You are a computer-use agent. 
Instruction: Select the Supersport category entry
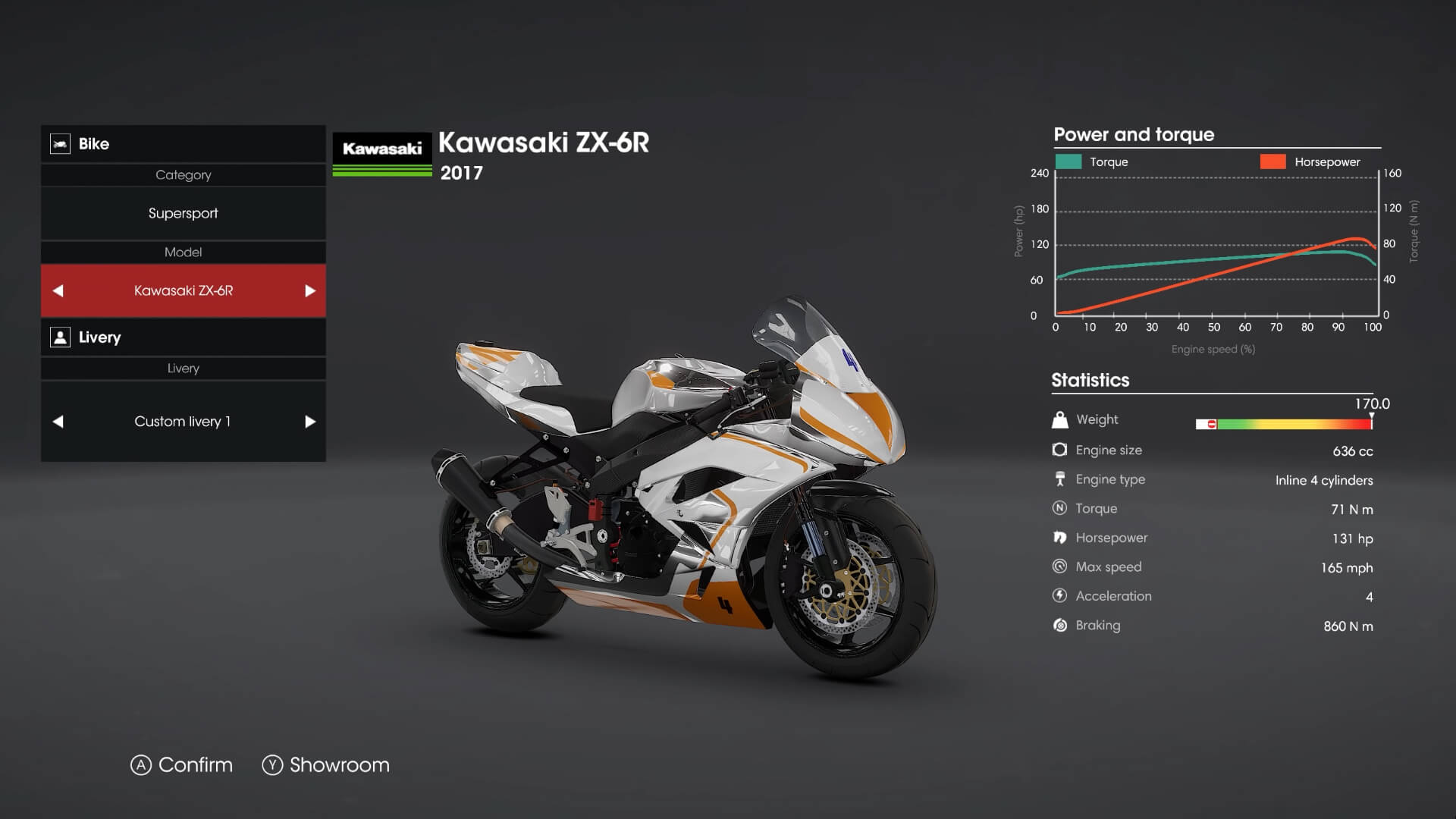(183, 213)
